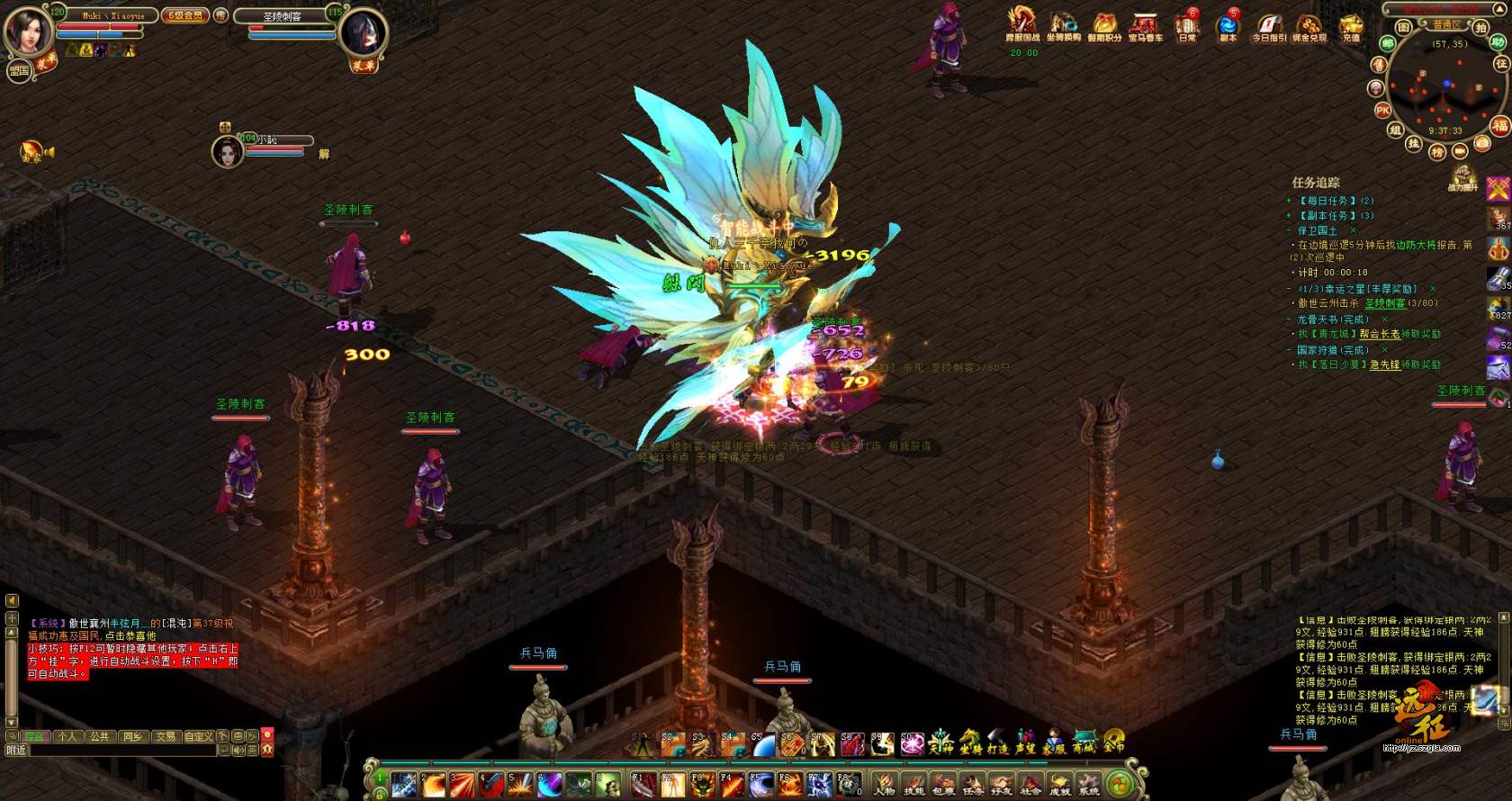The width and height of the screenshot is (1512, 801).
Task: Click the 保卫国土 quest in the tracker
Action: point(1318,230)
